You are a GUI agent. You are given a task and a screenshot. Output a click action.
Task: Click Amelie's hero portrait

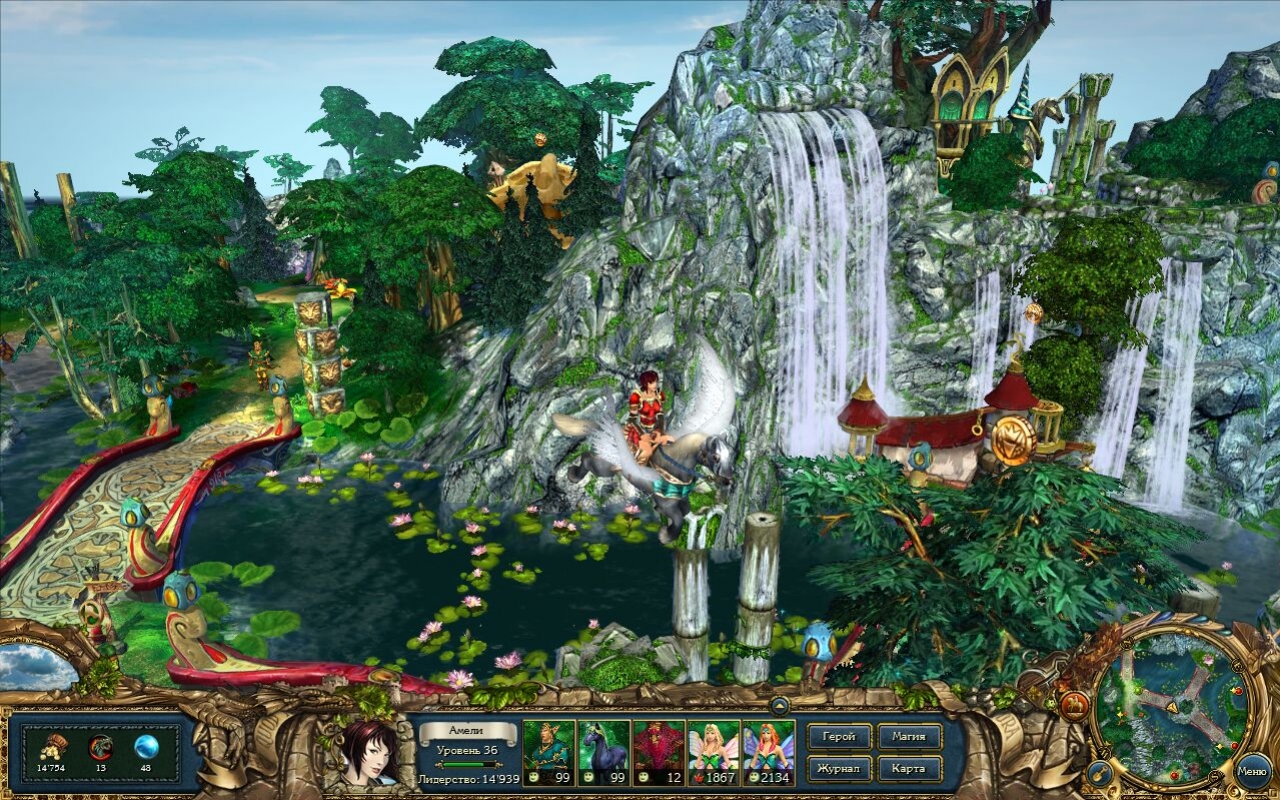(369, 752)
